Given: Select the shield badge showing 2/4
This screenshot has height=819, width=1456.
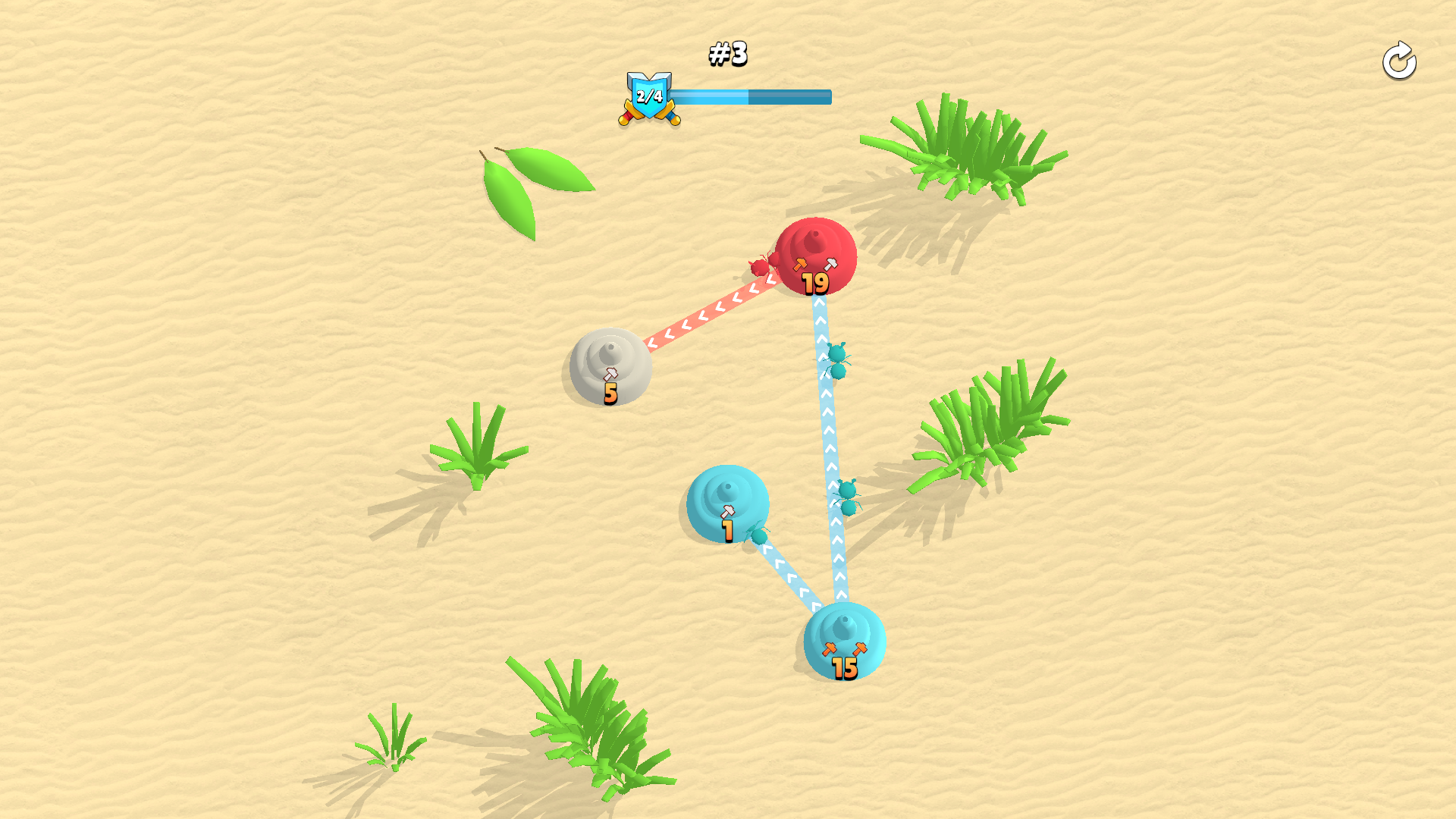Looking at the screenshot, I should (x=651, y=94).
